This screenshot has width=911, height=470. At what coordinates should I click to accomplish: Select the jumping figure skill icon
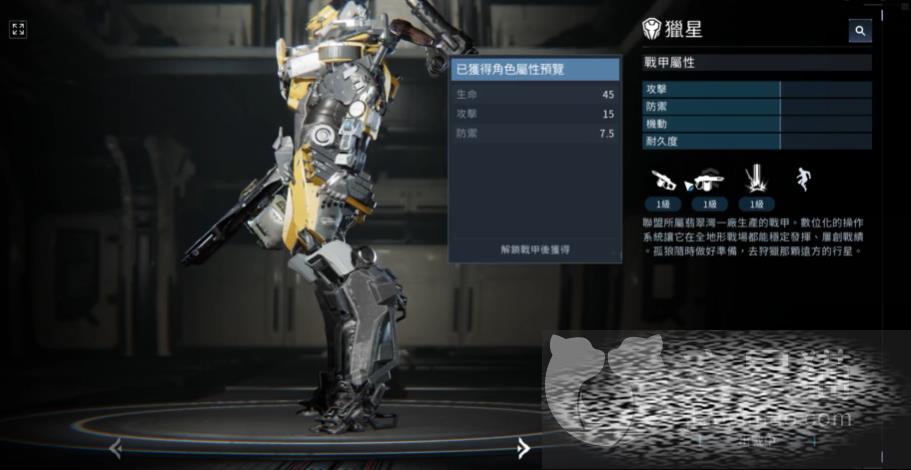pos(800,180)
